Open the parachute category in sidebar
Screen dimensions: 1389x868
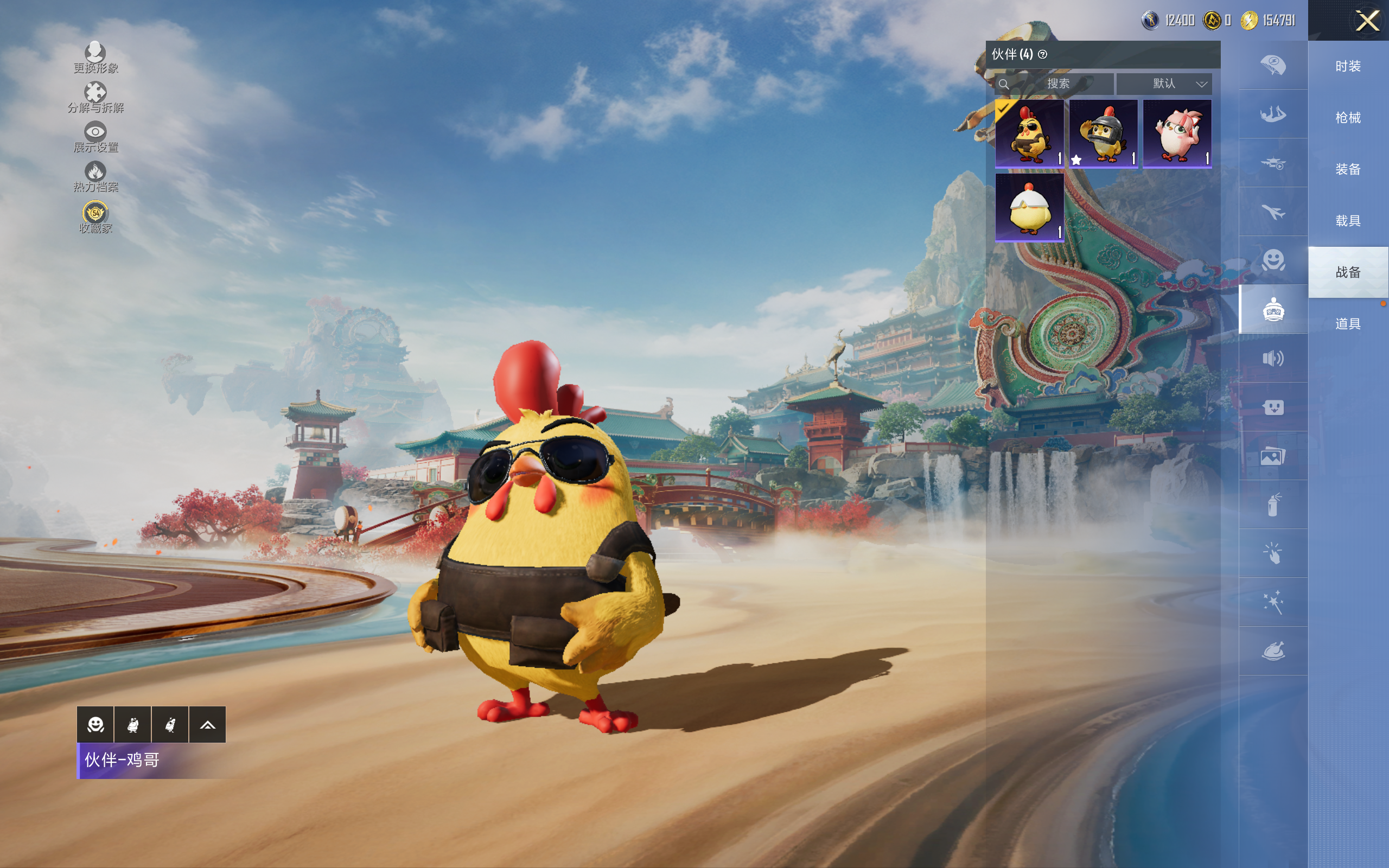point(1273,65)
